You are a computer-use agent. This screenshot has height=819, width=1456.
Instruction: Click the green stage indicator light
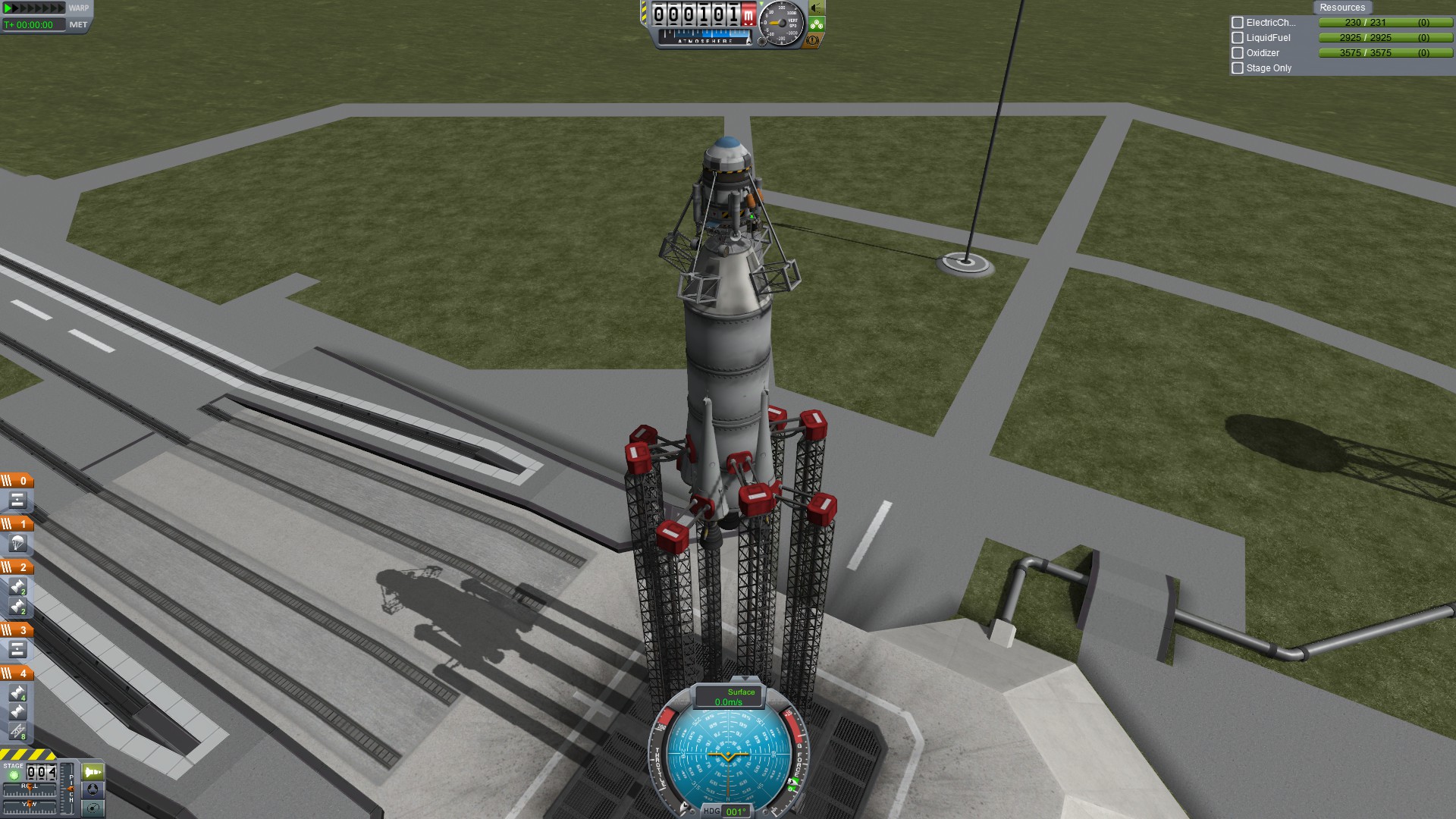(x=13, y=775)
